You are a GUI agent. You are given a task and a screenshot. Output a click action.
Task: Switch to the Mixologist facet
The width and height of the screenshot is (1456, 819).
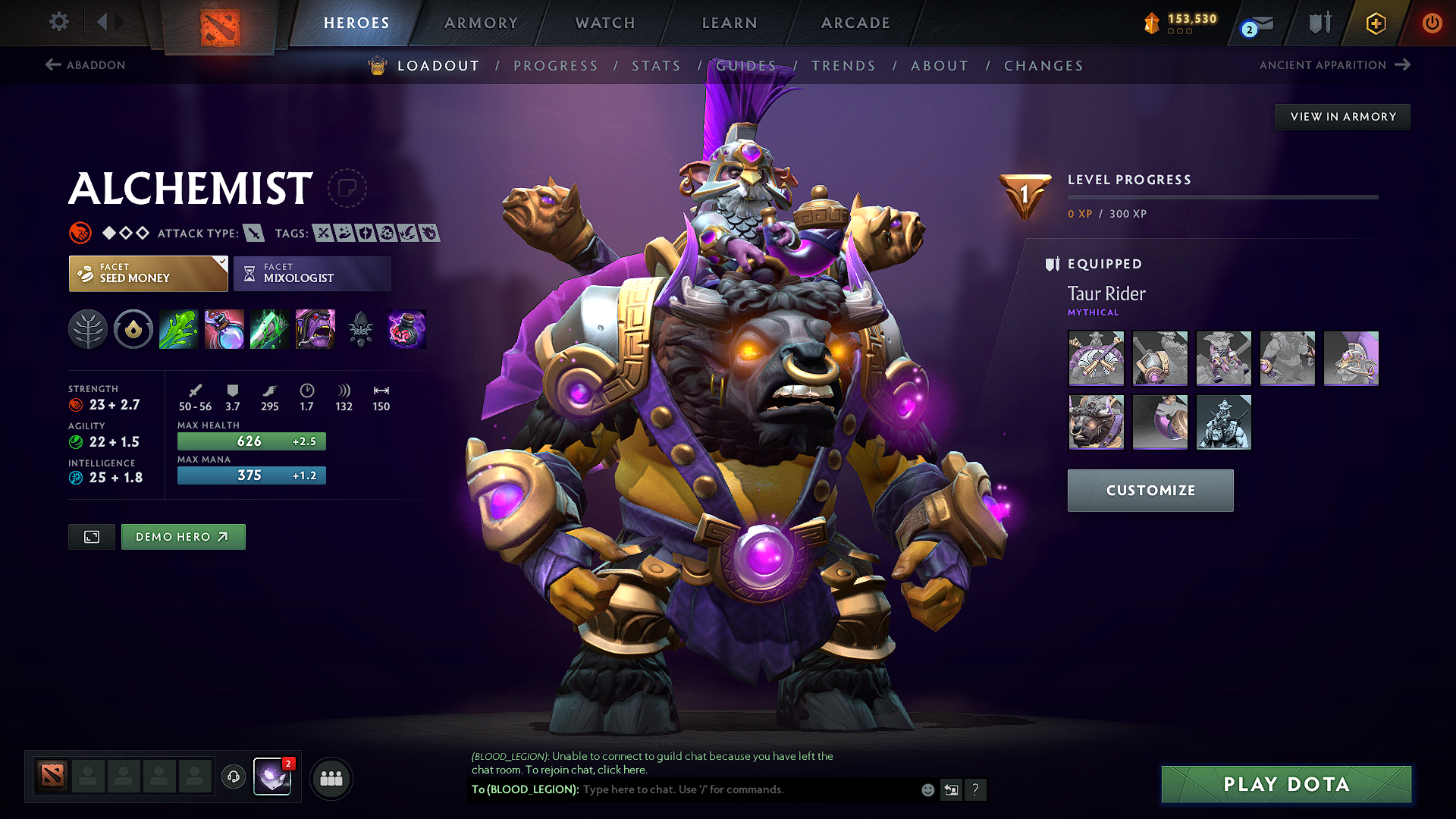pyautogui.click(x=312, y=273)
